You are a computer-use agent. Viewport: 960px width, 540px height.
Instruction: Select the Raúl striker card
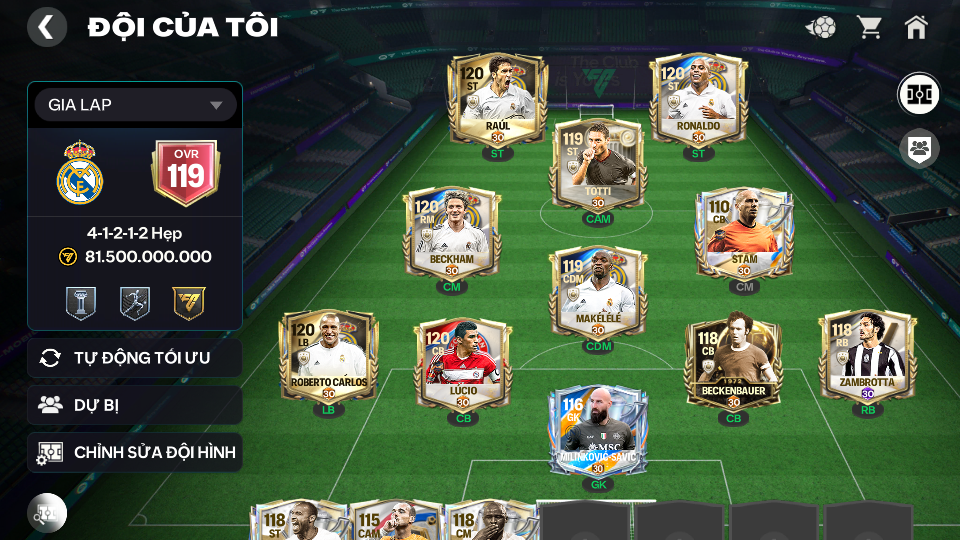point(497,100)
